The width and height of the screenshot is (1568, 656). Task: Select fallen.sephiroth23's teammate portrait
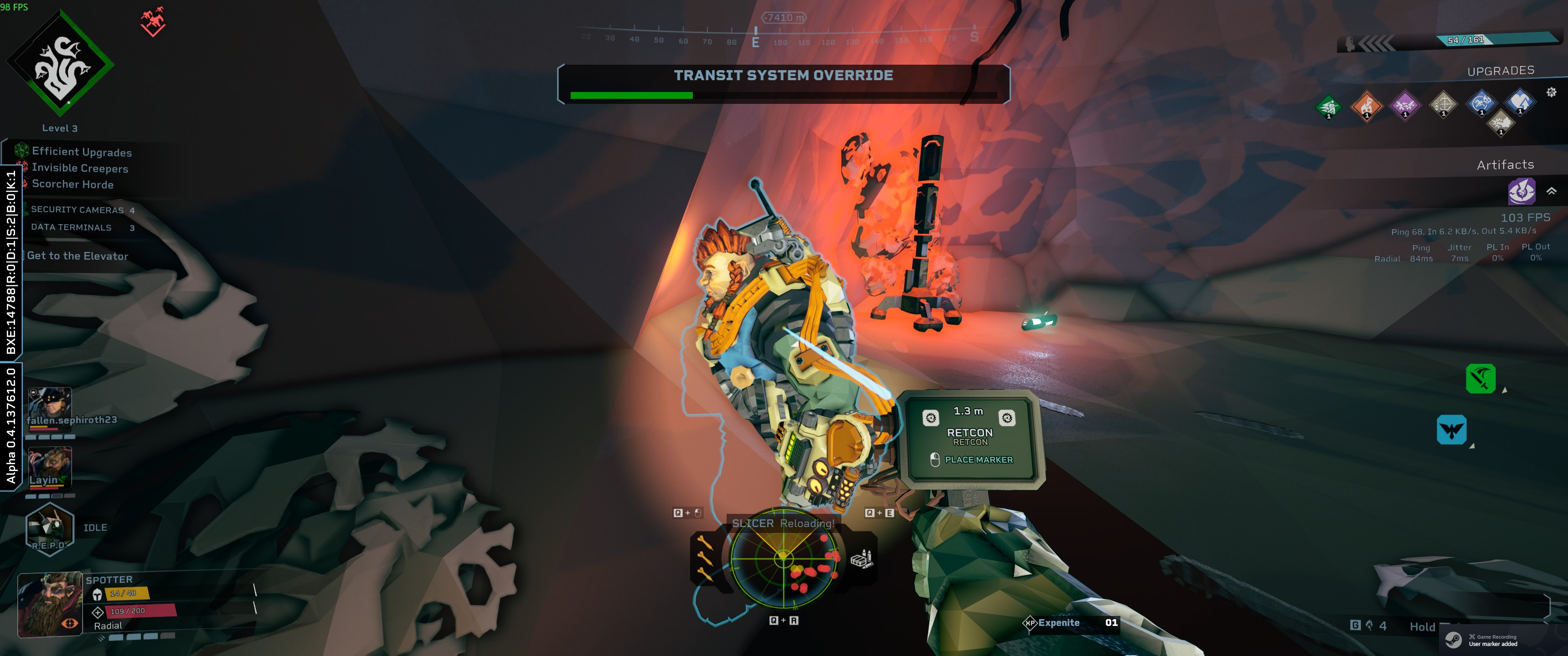[x=50, y=403]
